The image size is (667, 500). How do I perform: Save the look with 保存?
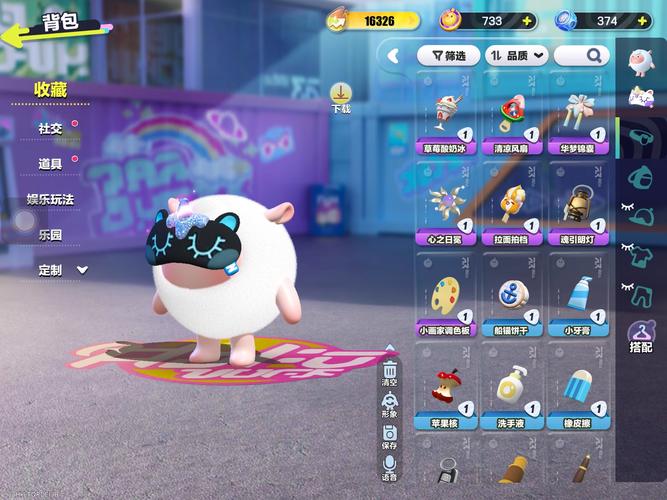point(389,438)
